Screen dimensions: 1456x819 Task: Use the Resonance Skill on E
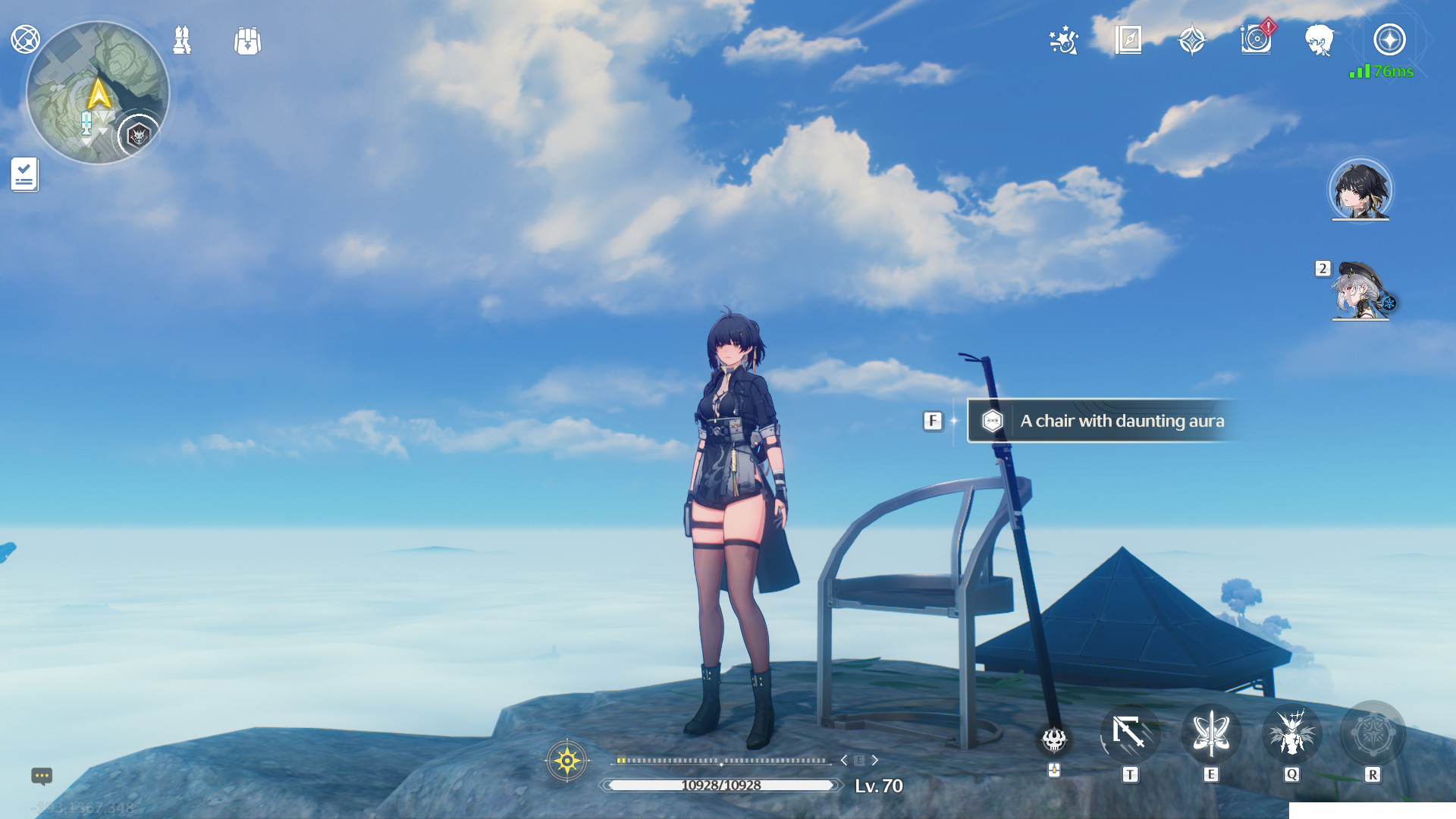pyautogui.click(x=1211, y=733)
